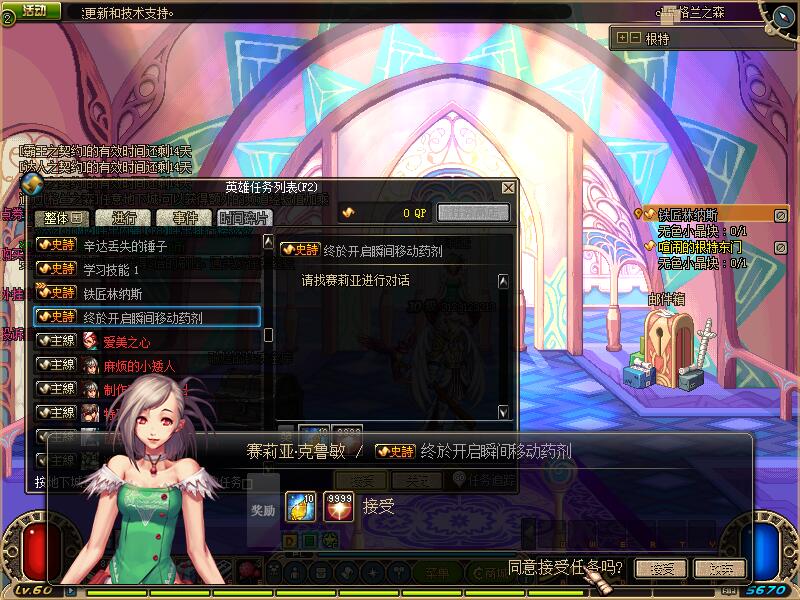This screenshot has height=600, width=800.
Task: Untrack the 铁匠林纳斯 quest from tracker
Action: tap(781, 215)
